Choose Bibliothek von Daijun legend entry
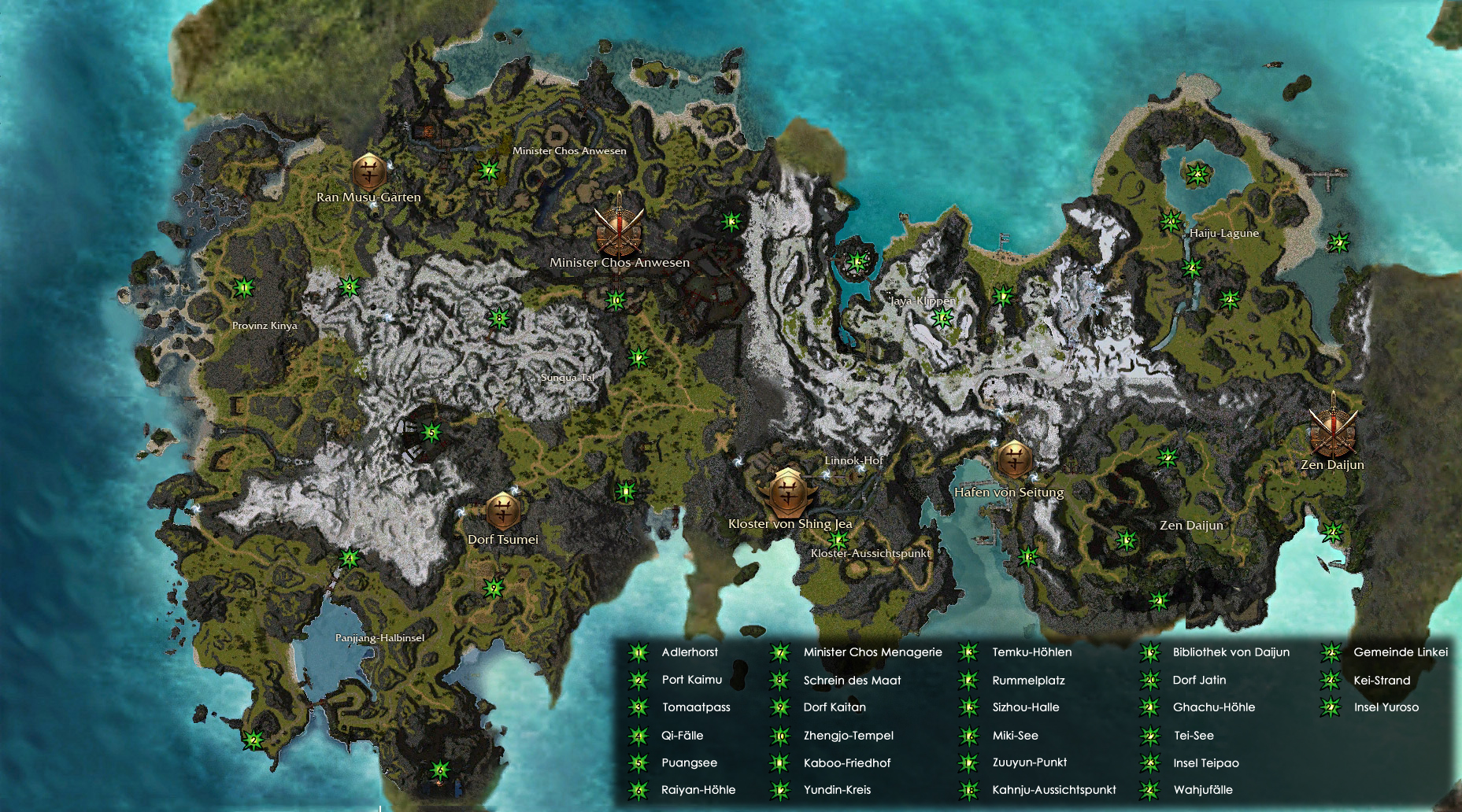The width and height of the screenshot is (1462, 812). [1231, 652]
